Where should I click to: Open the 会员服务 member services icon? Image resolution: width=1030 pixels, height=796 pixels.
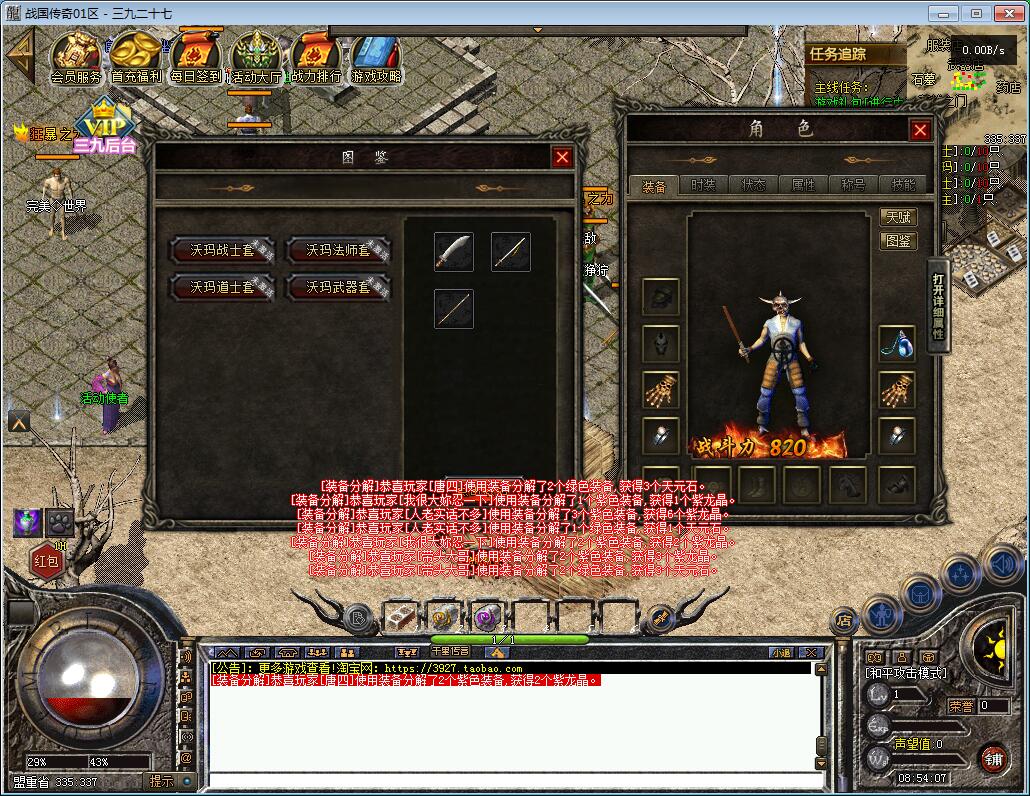point(76,58)
